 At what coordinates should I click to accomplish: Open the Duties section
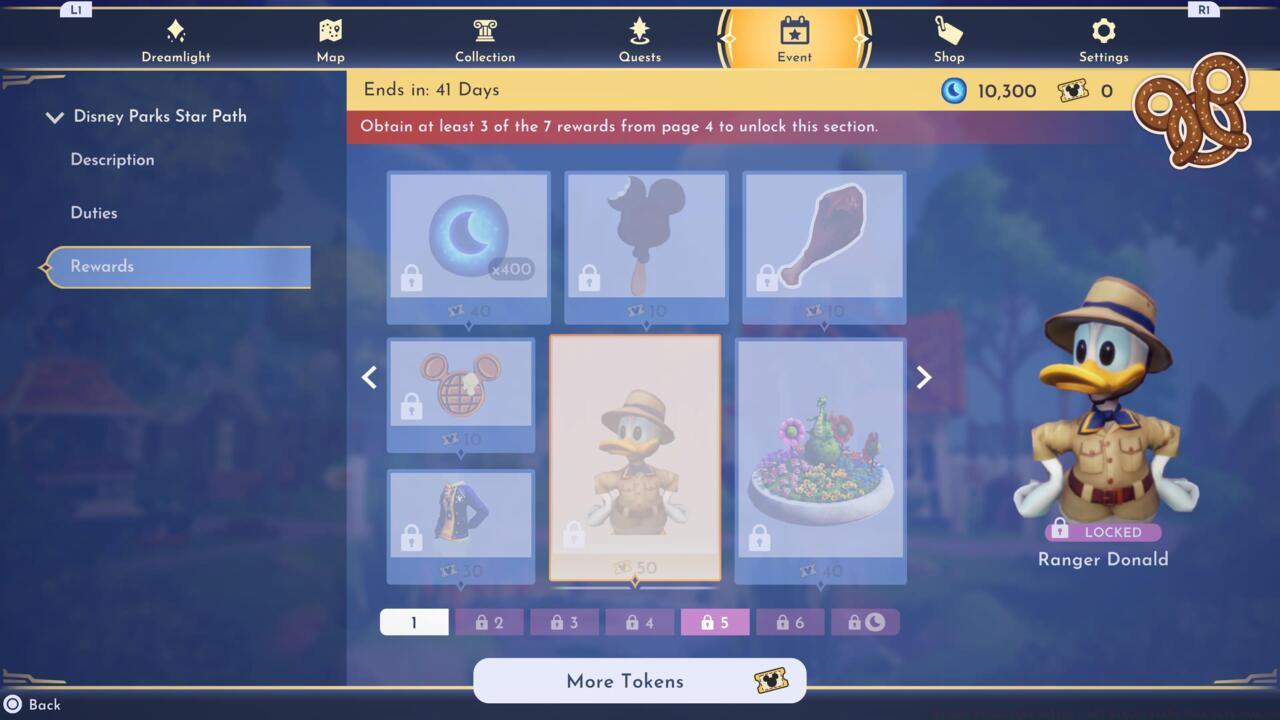[x=94, y=212]
